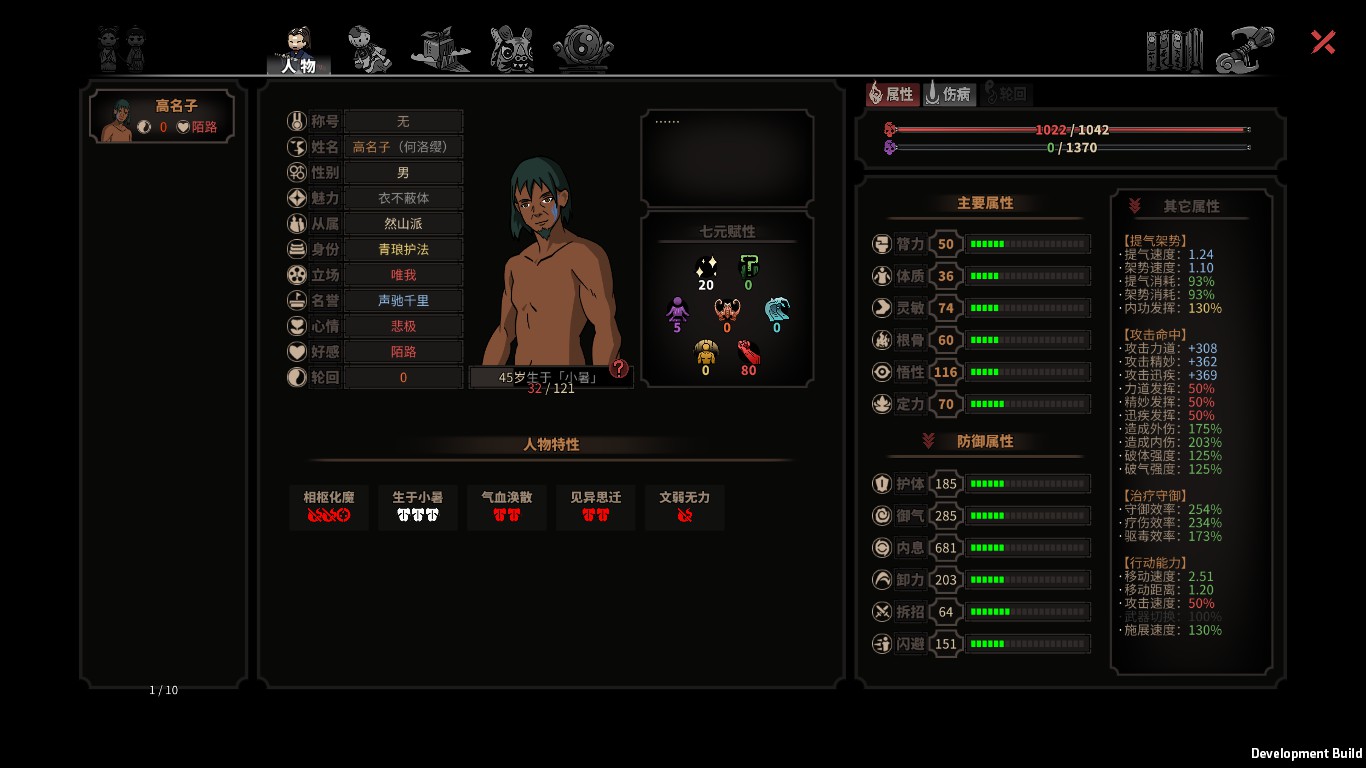Open the bamboo scrolls icon
This screenshot has height=768, width=1366.
pos(1174,50)
